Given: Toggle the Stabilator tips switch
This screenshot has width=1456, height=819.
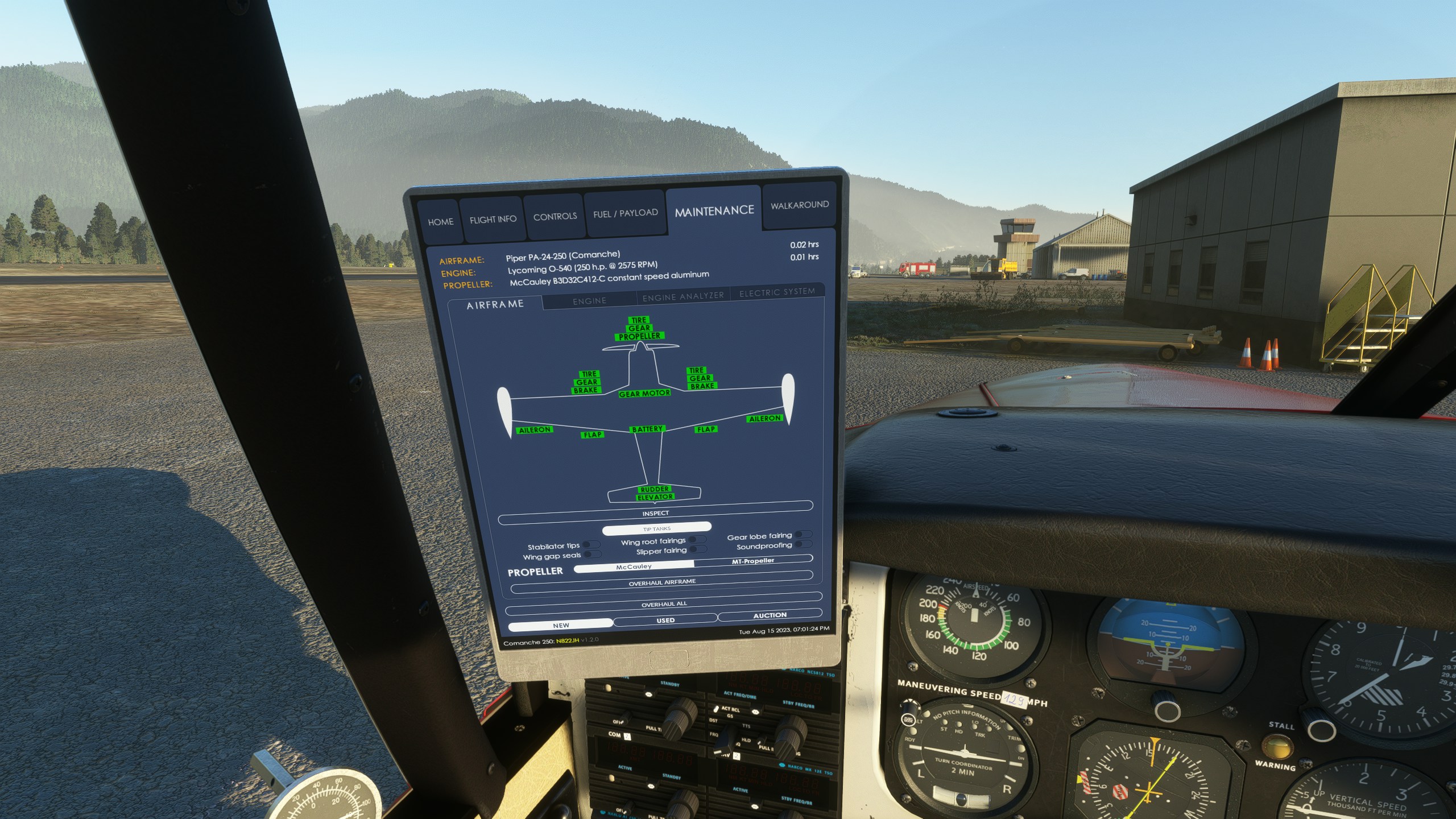Looking at the screenshot, I should tap(591, 545).
